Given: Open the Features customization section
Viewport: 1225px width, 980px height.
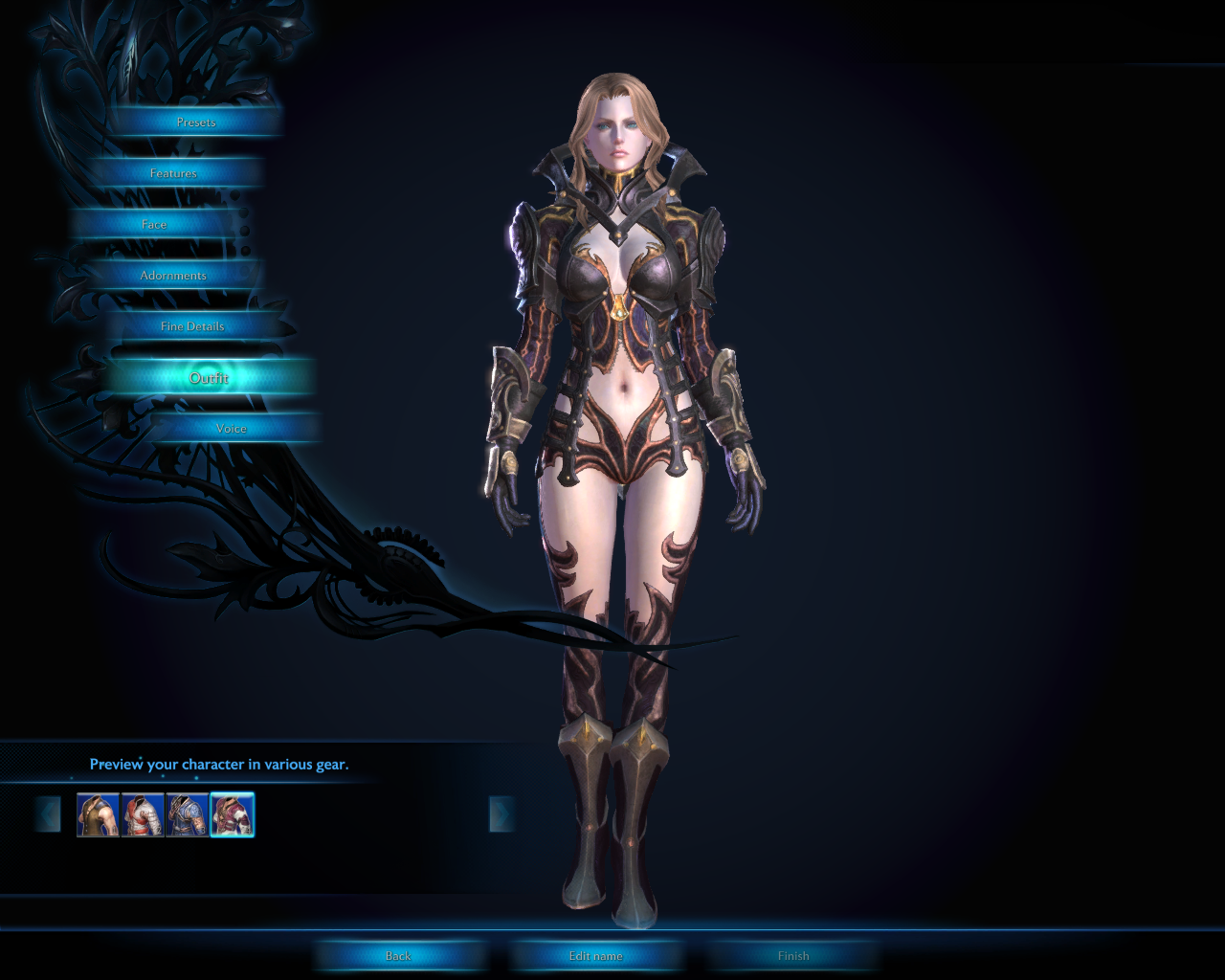Looking at the screenshot, I should [173, 173].
